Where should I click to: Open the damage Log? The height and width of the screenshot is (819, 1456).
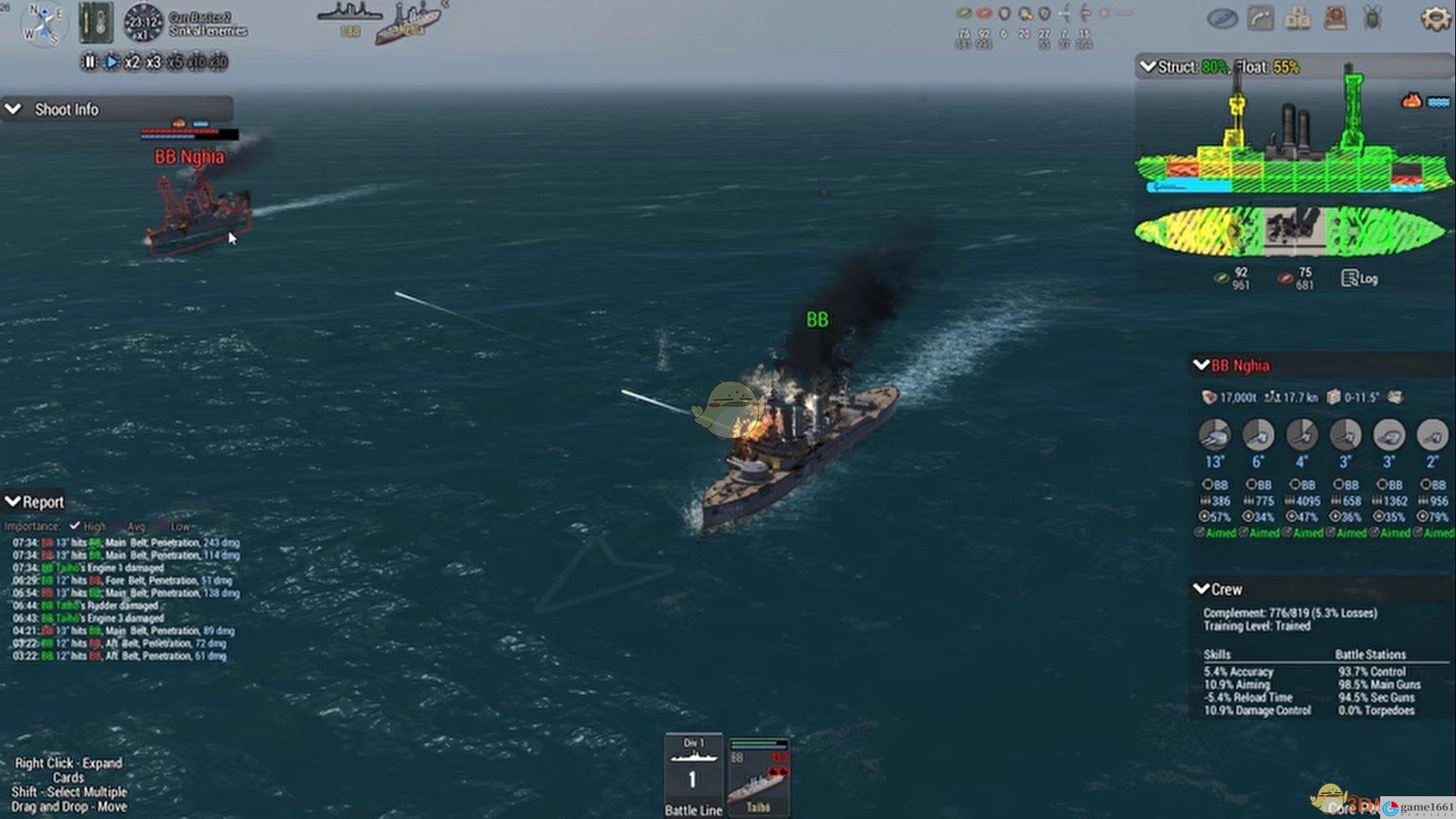(x=1360, y=278)
